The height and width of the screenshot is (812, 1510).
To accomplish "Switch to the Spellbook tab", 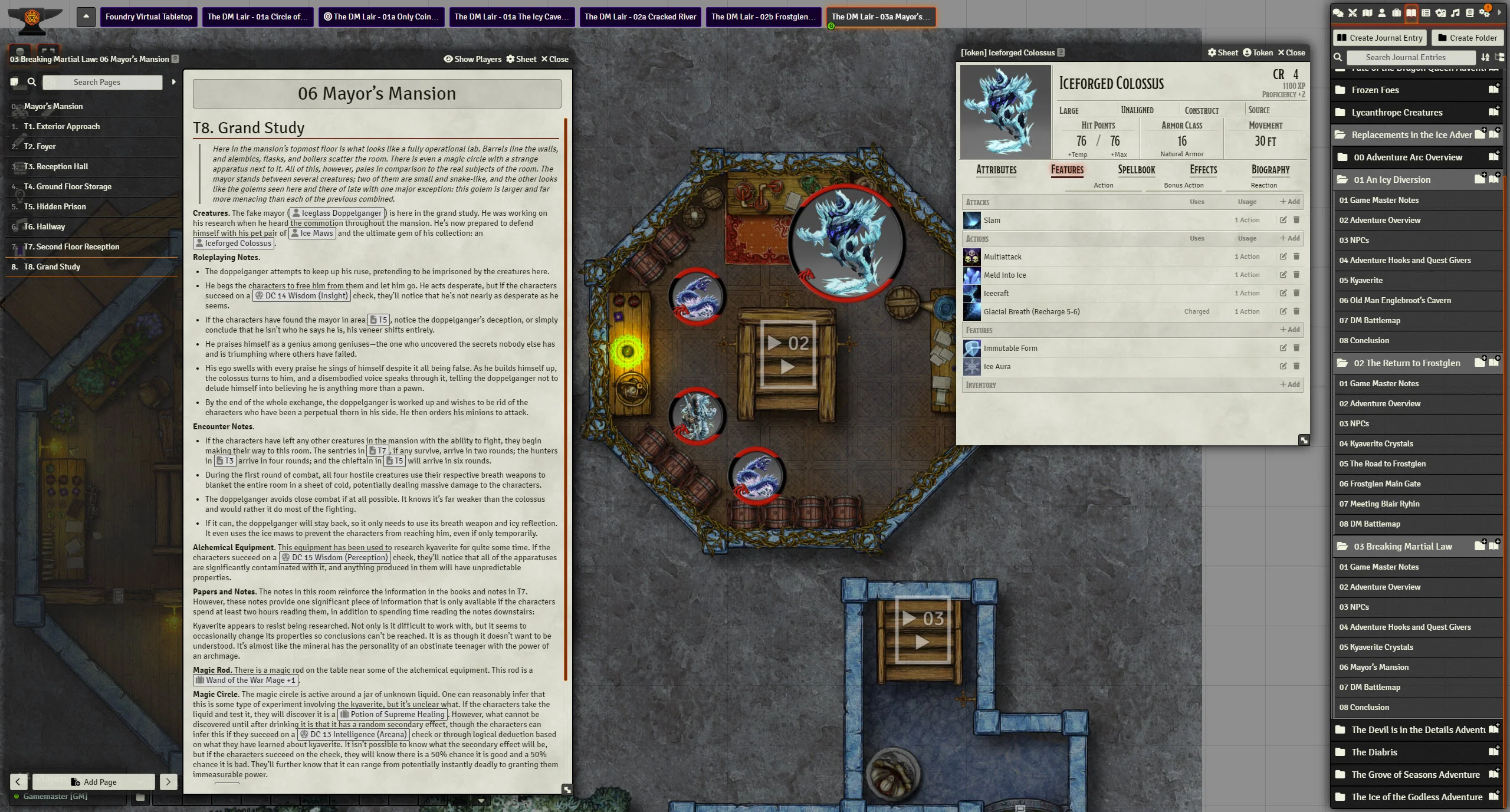I will pyautogui.click(x=1136, y=170).
